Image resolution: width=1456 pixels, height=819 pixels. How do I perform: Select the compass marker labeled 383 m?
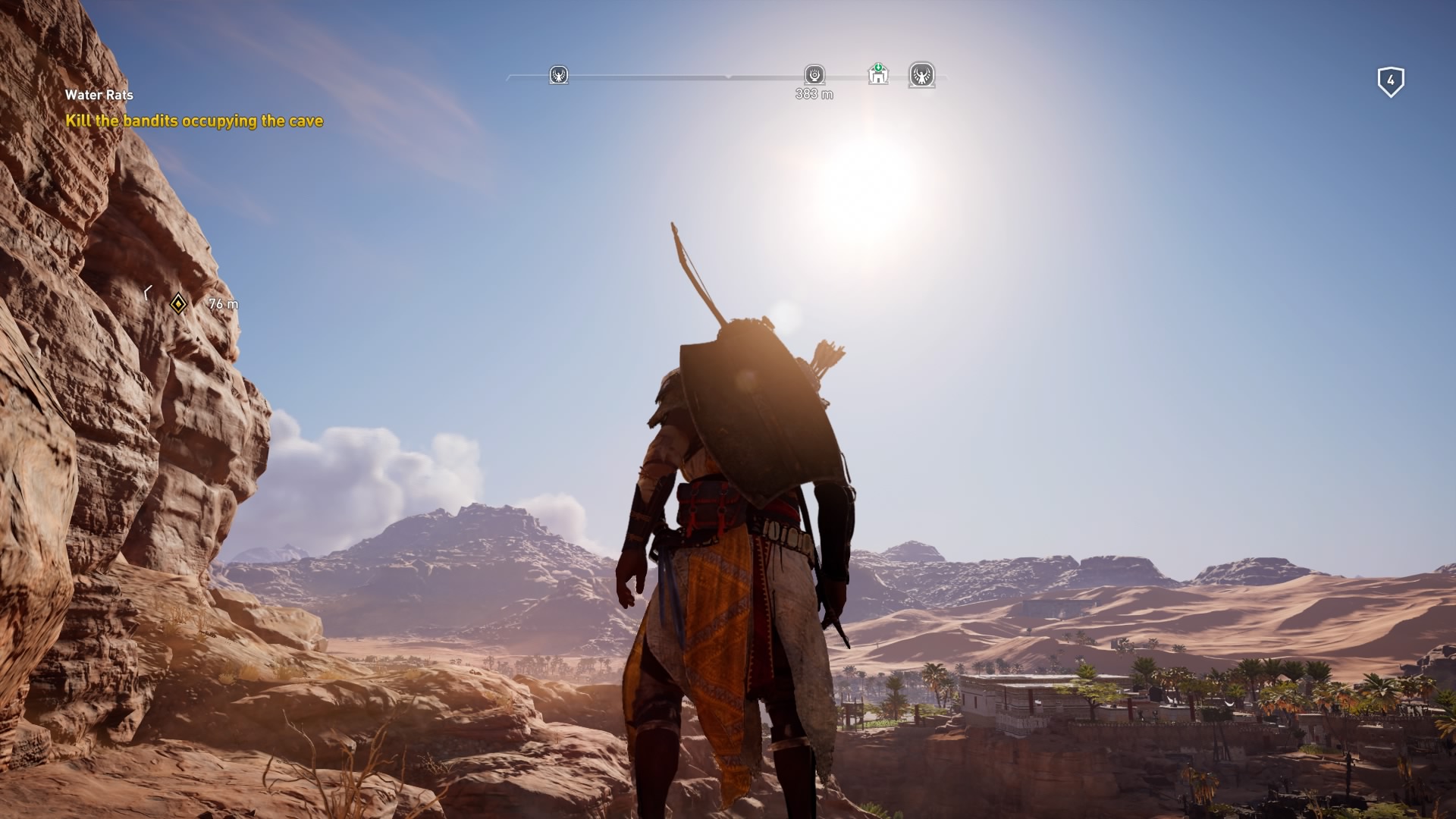click(814, 74)
